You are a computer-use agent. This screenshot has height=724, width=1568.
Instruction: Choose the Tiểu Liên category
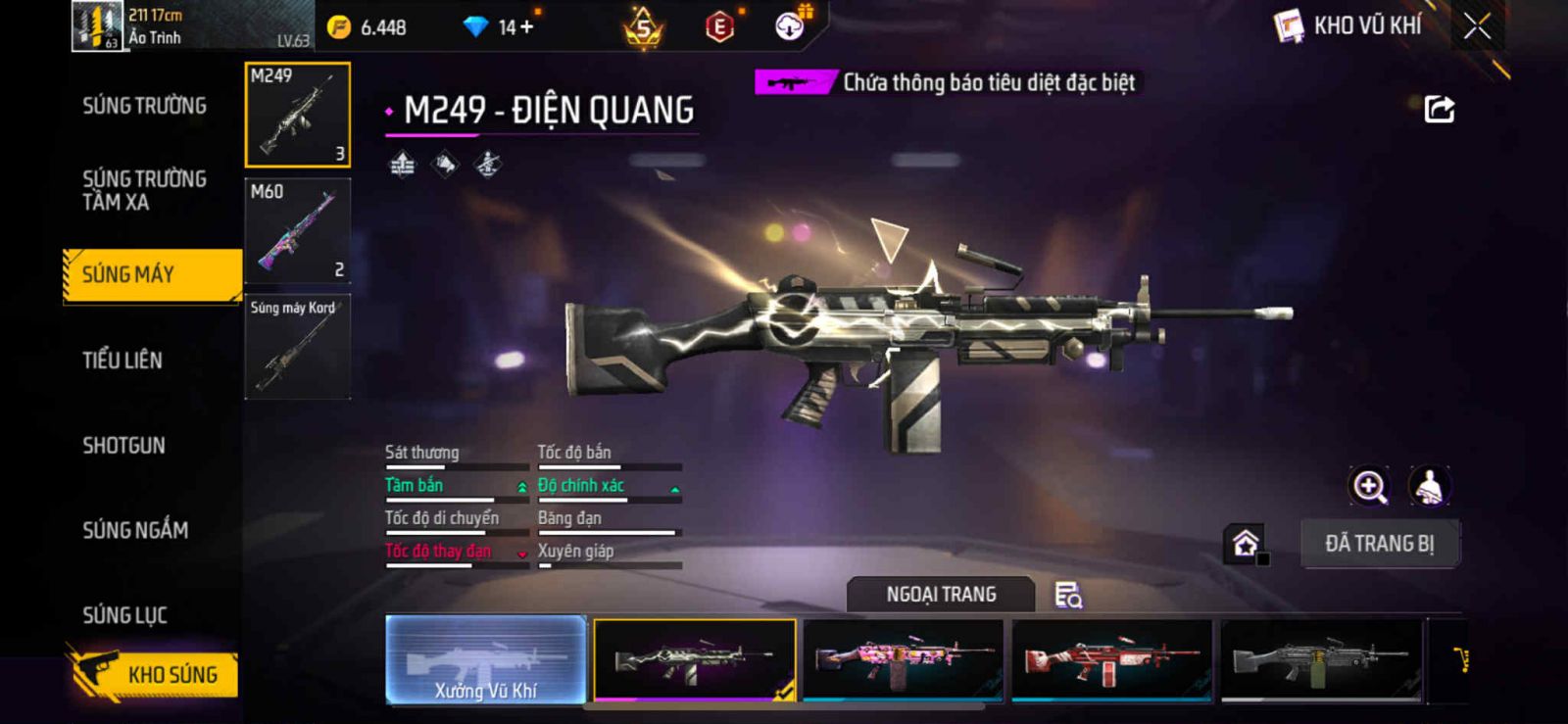tap(122, 360)
